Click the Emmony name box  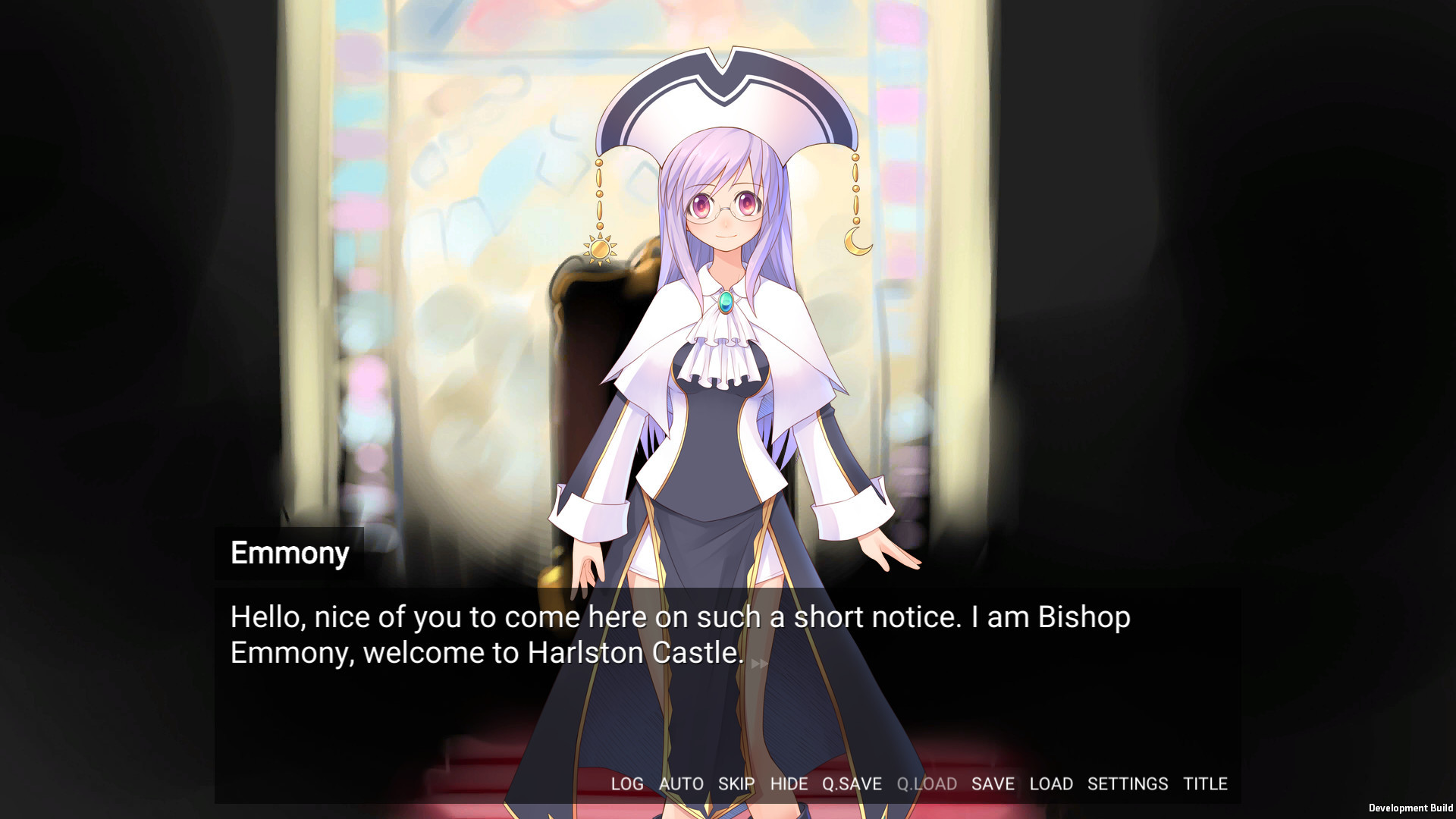(289, 553)
